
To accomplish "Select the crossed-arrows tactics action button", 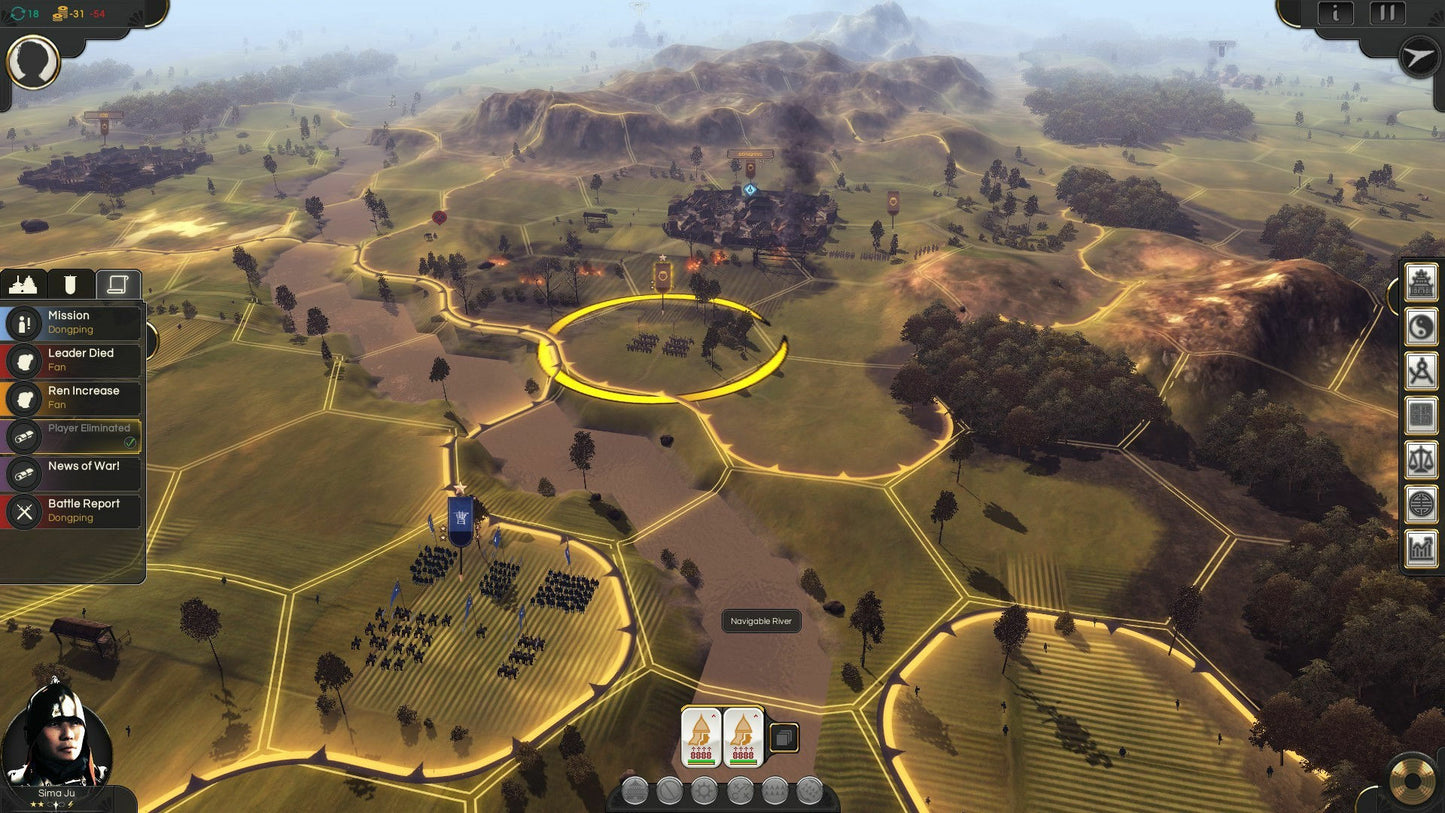I will [x=740, y=788].
